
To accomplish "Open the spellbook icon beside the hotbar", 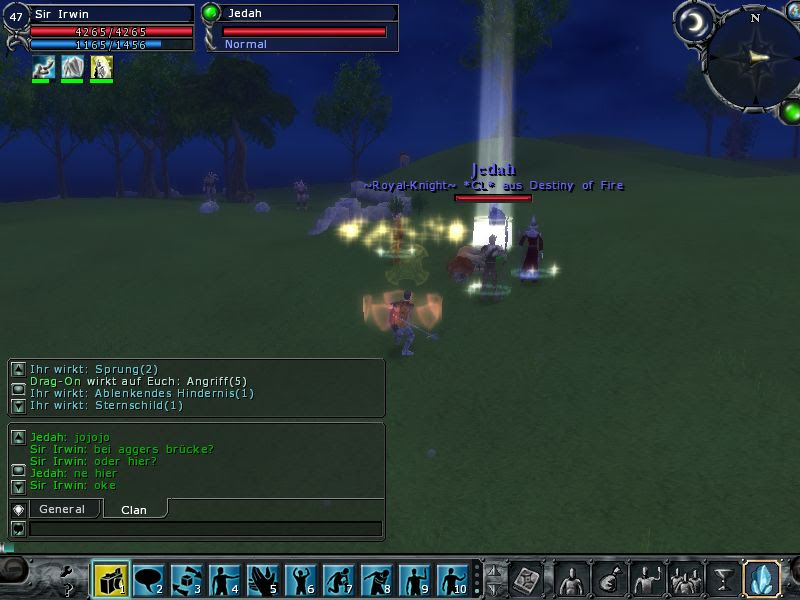I will (x=526, y=579).
